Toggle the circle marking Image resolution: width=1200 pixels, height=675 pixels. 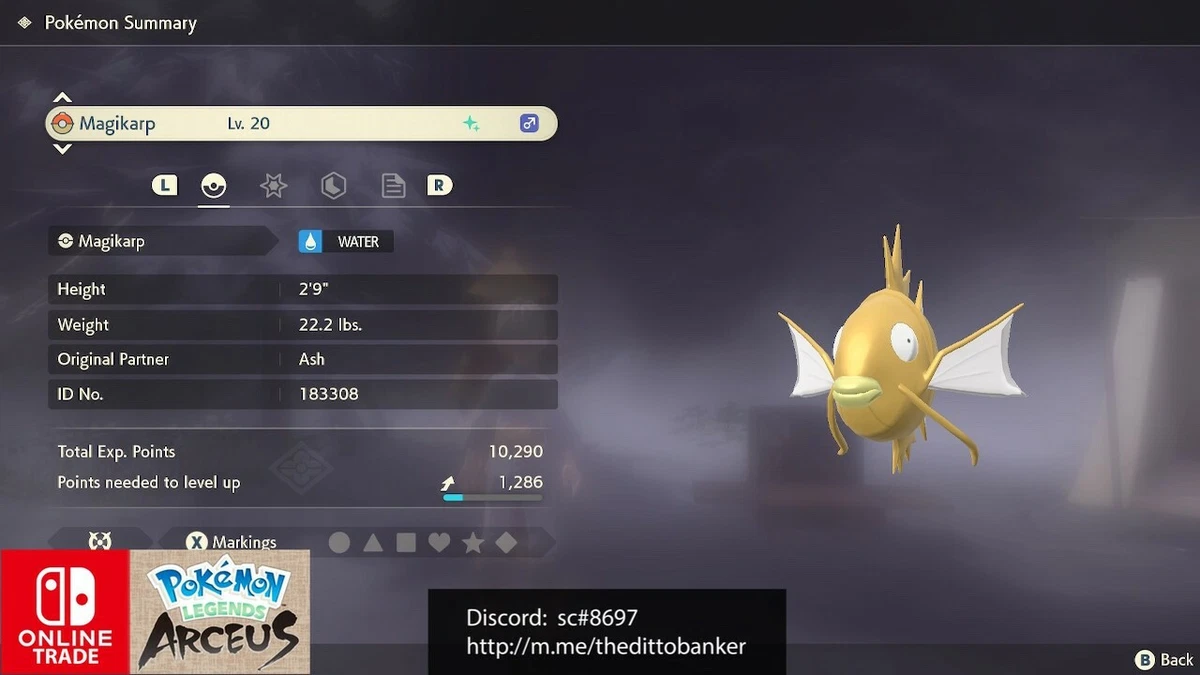click(x=340, y=542)
